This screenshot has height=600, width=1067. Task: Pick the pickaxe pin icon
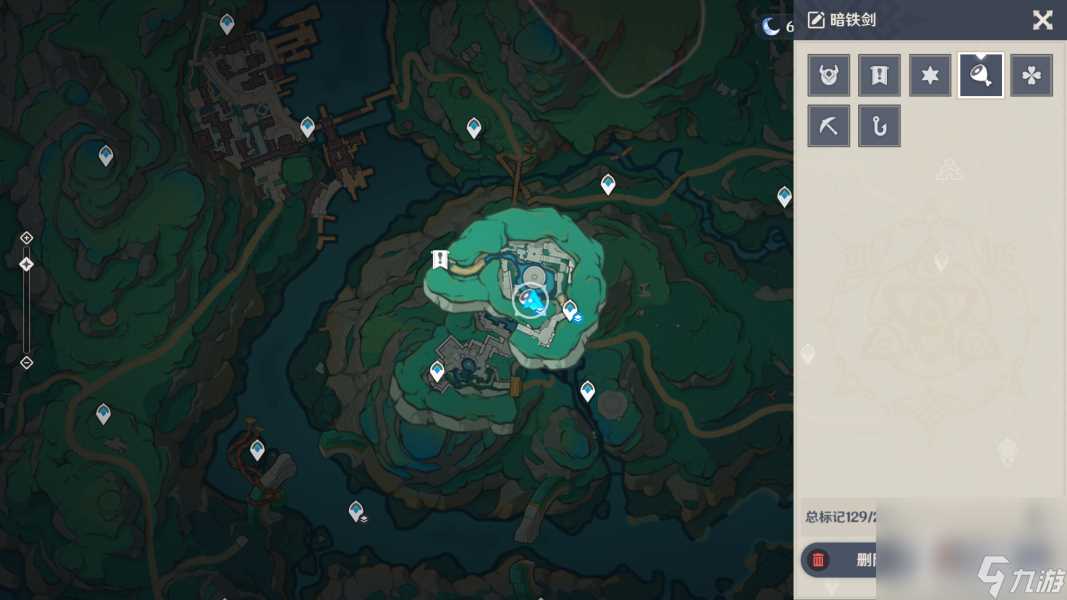pos(829,126)
